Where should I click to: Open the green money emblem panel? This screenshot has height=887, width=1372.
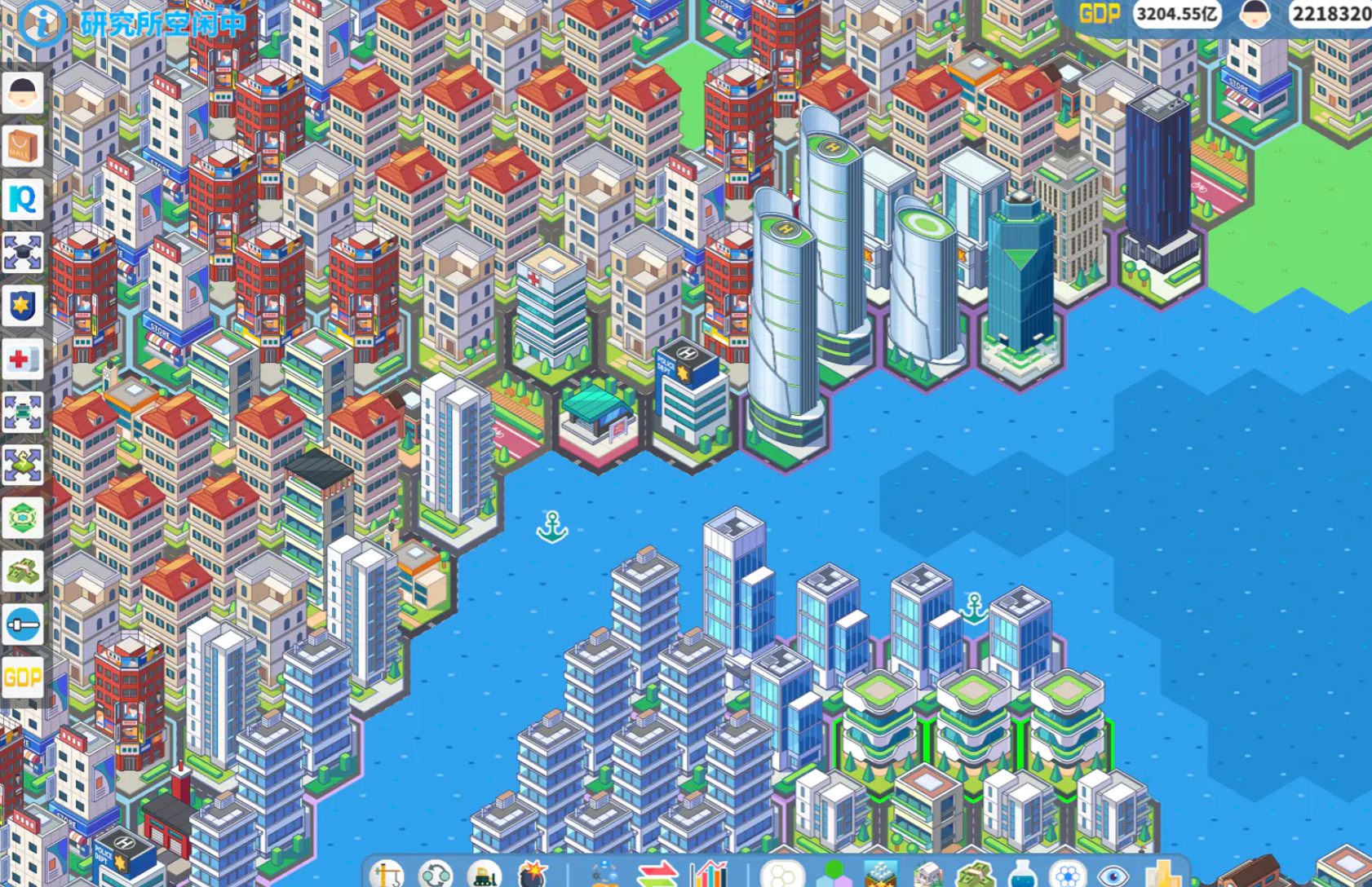click(x=22, y=519)
